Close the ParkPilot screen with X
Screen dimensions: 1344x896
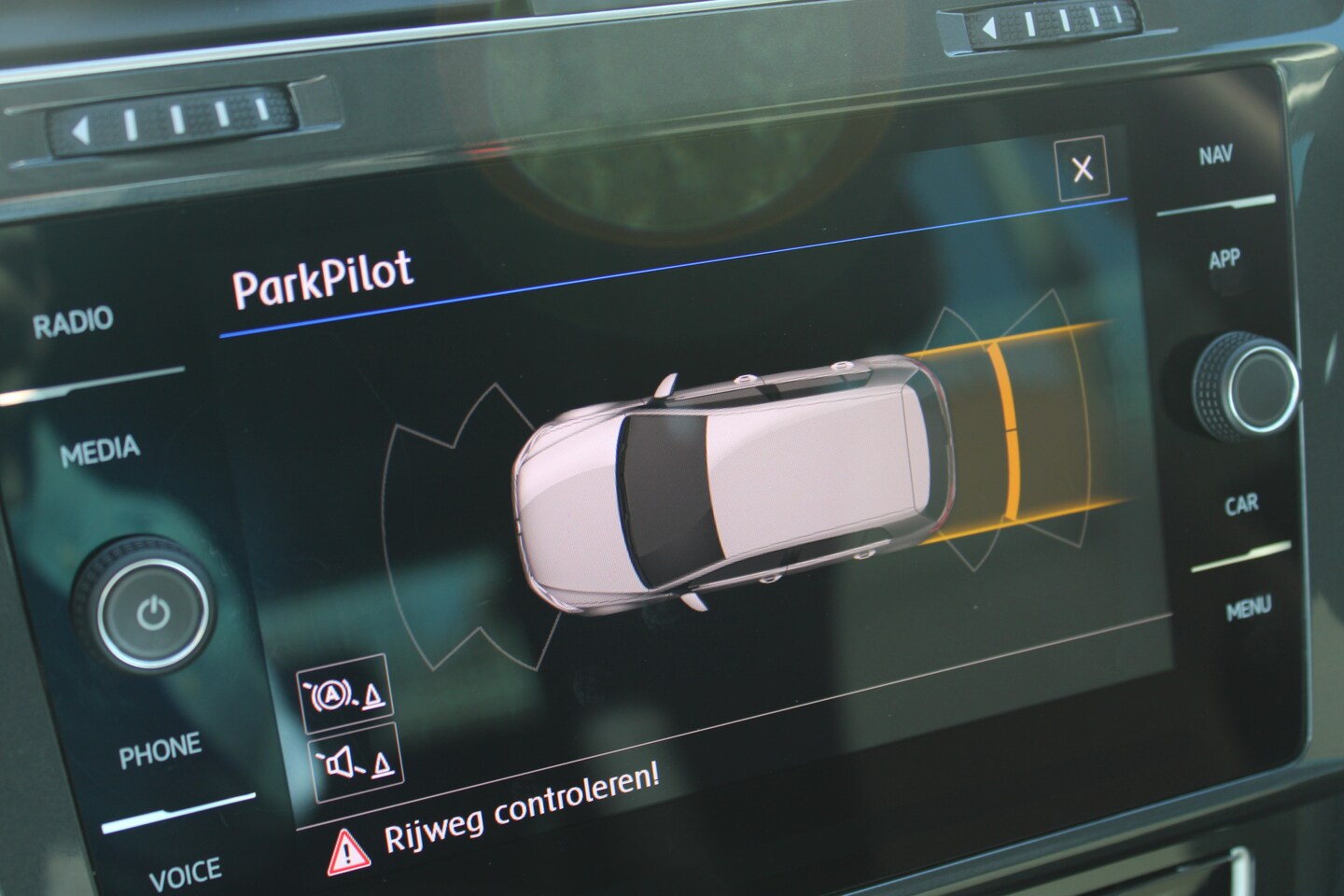1082,169
